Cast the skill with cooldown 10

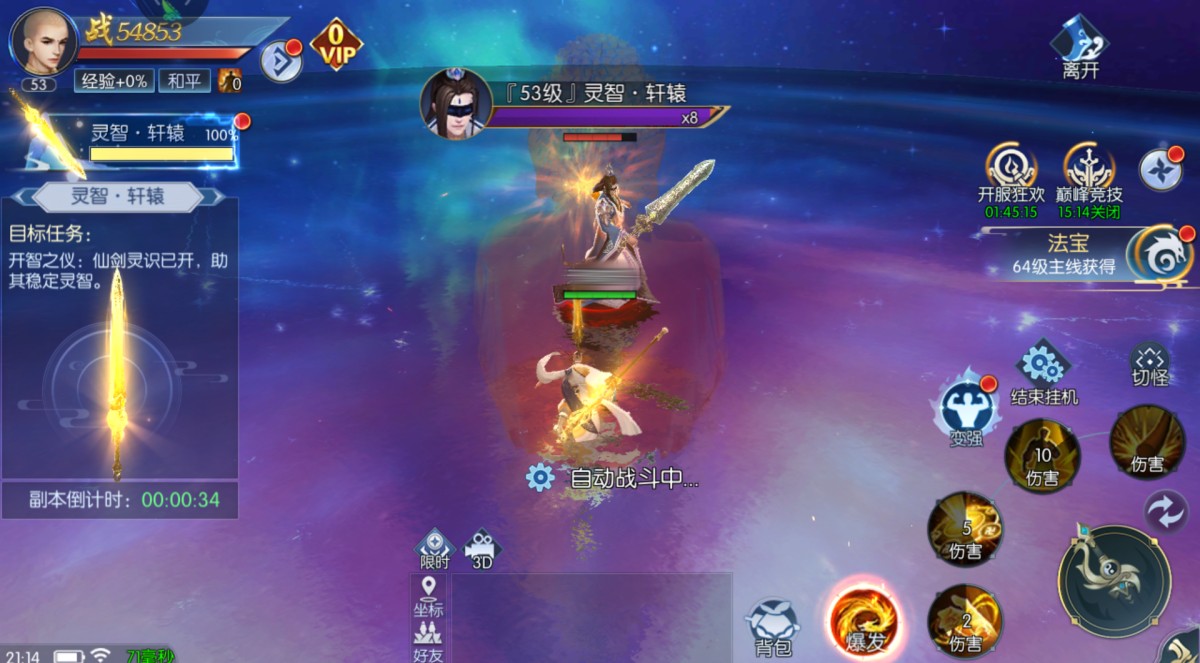[x=1042, y=456]
